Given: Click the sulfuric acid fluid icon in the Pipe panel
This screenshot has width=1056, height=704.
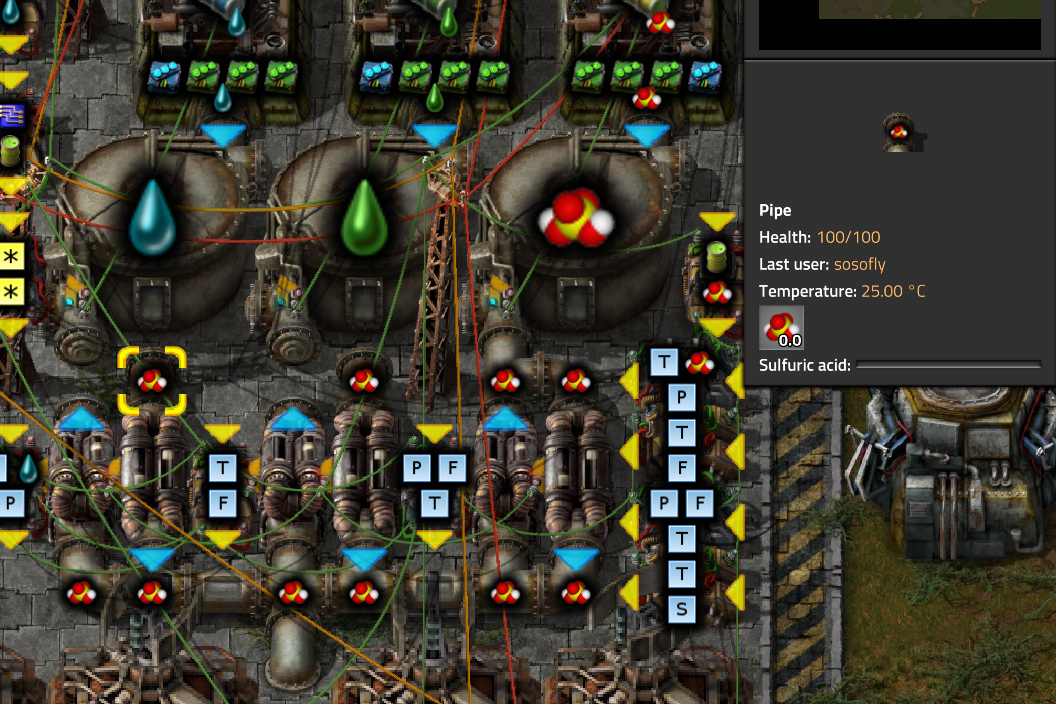Looking at the screenshot, I should (x=781, y=327).
